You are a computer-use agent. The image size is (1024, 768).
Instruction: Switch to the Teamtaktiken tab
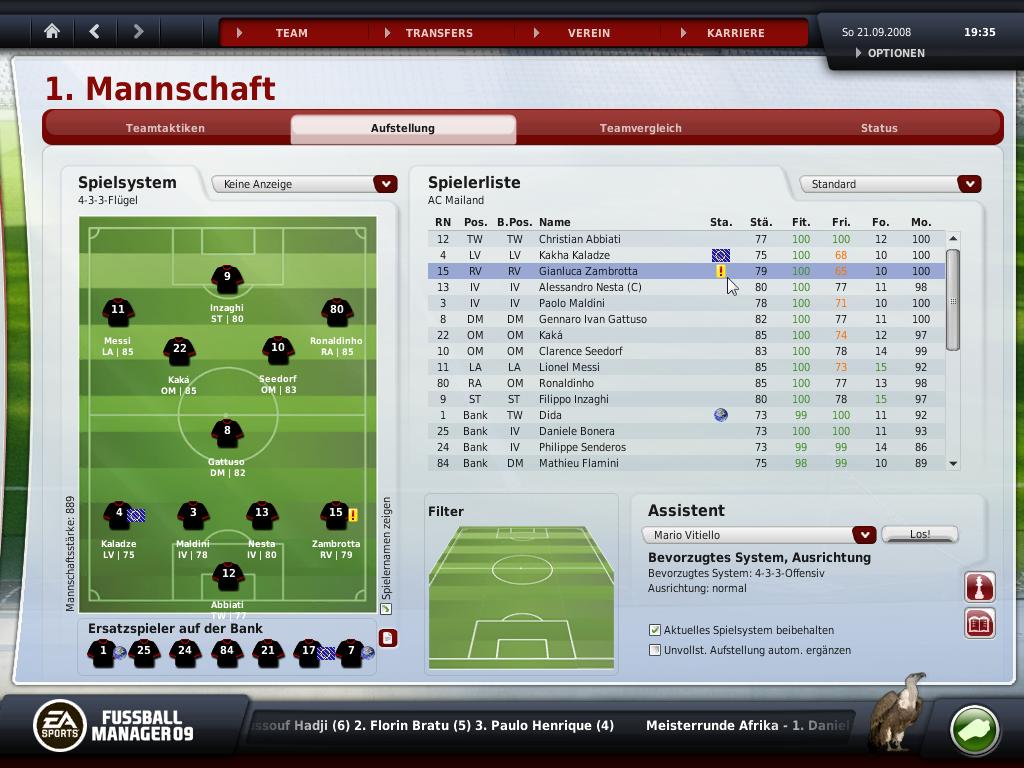165,128
